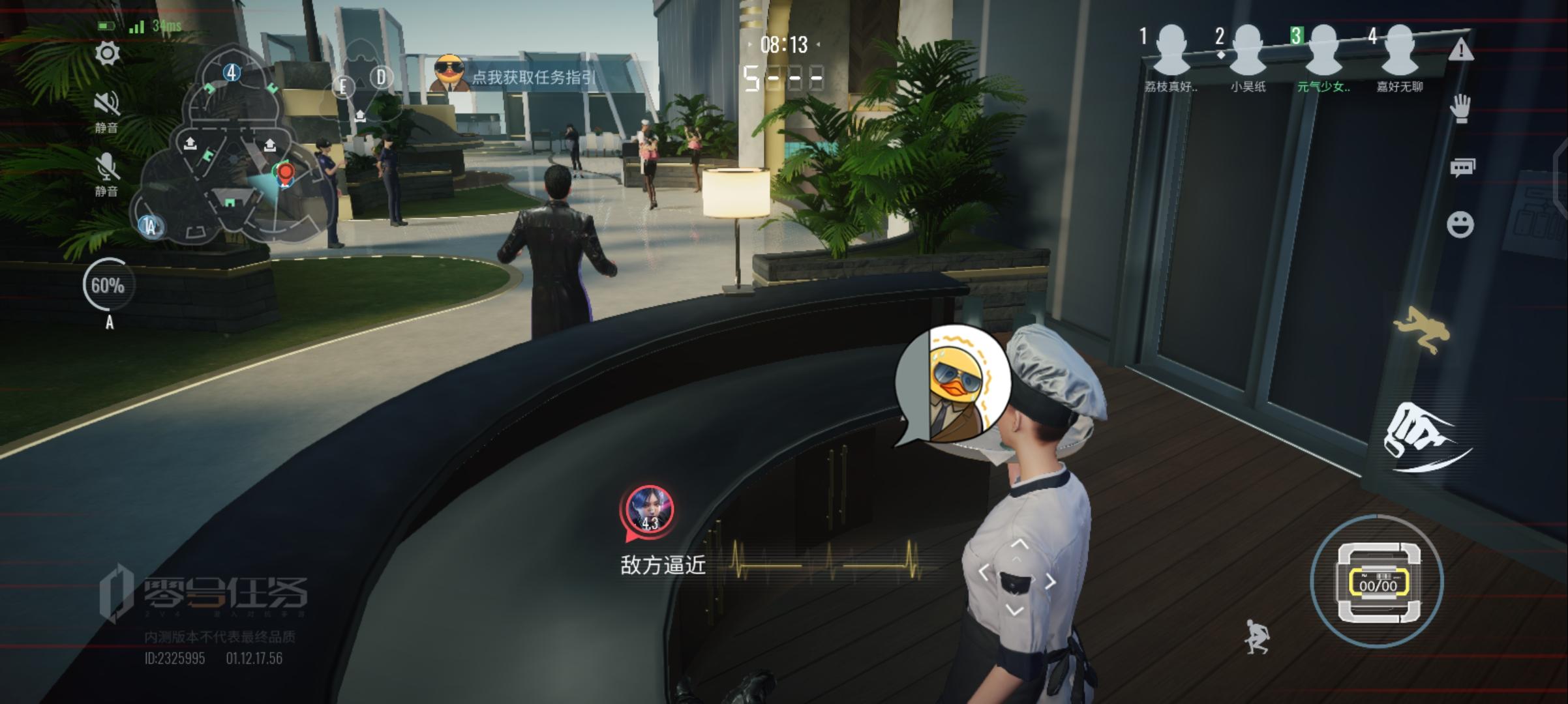
Task: Select teammate 小昊纸 avatar
Action: tap(1248, 51)
